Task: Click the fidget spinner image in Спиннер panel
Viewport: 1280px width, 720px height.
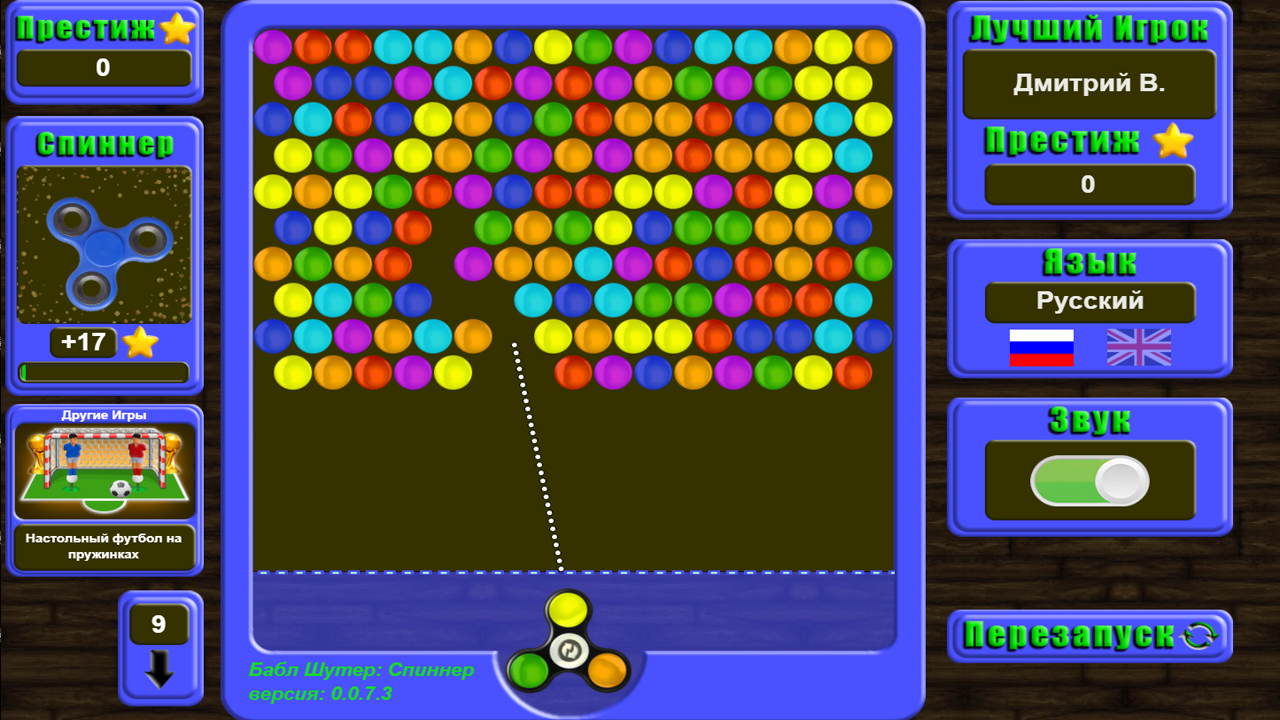Action: pyautogui.click(x=103, y=241)
